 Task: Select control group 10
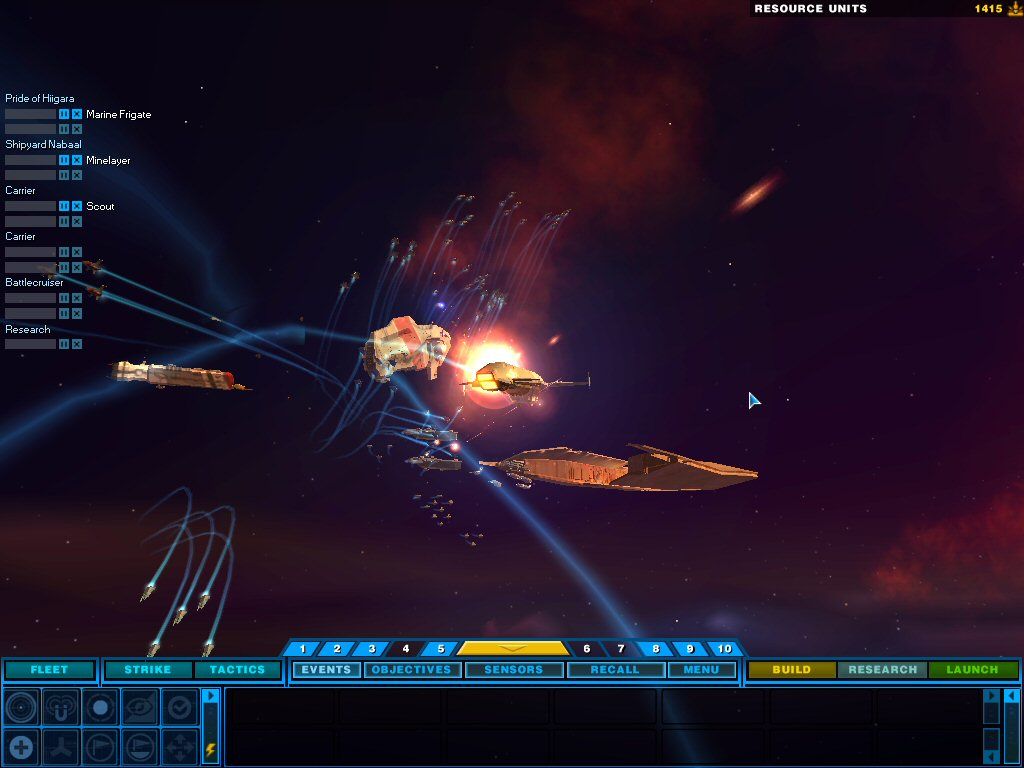(724, 649)
